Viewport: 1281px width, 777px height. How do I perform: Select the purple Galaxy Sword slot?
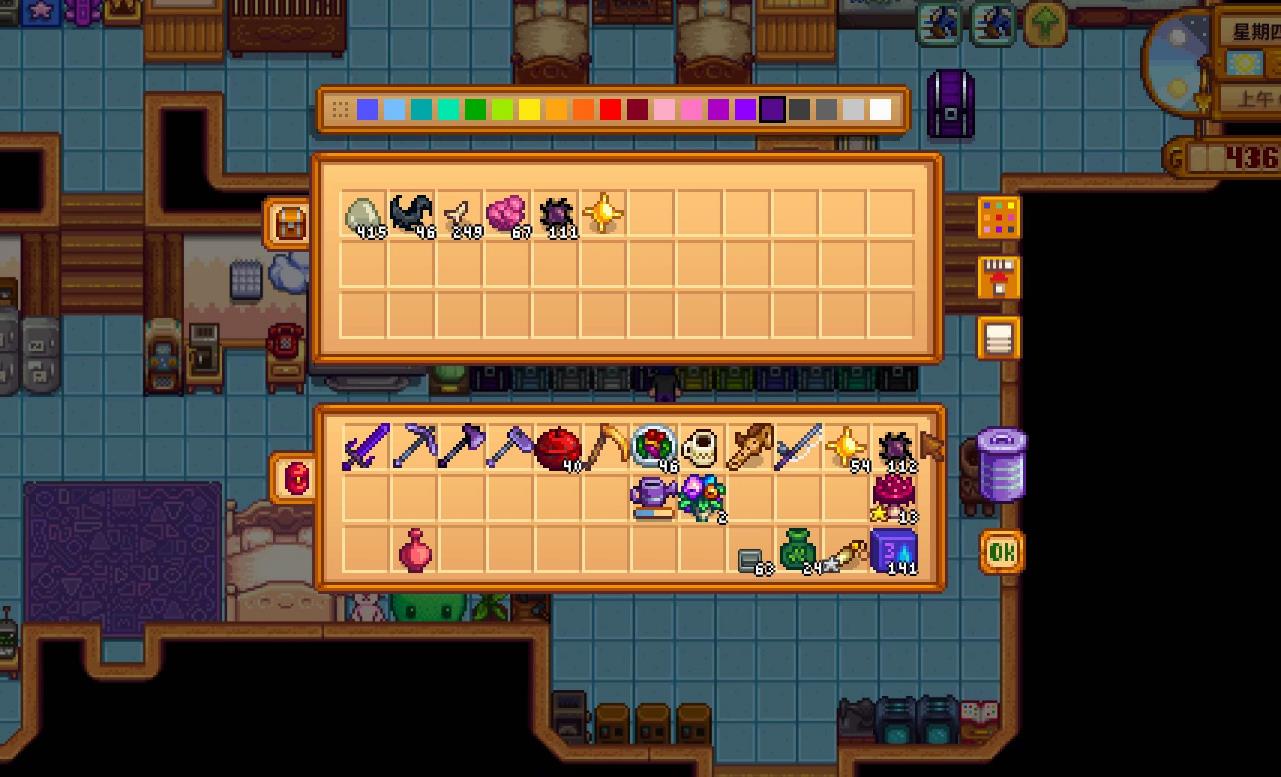pos(366,447)
